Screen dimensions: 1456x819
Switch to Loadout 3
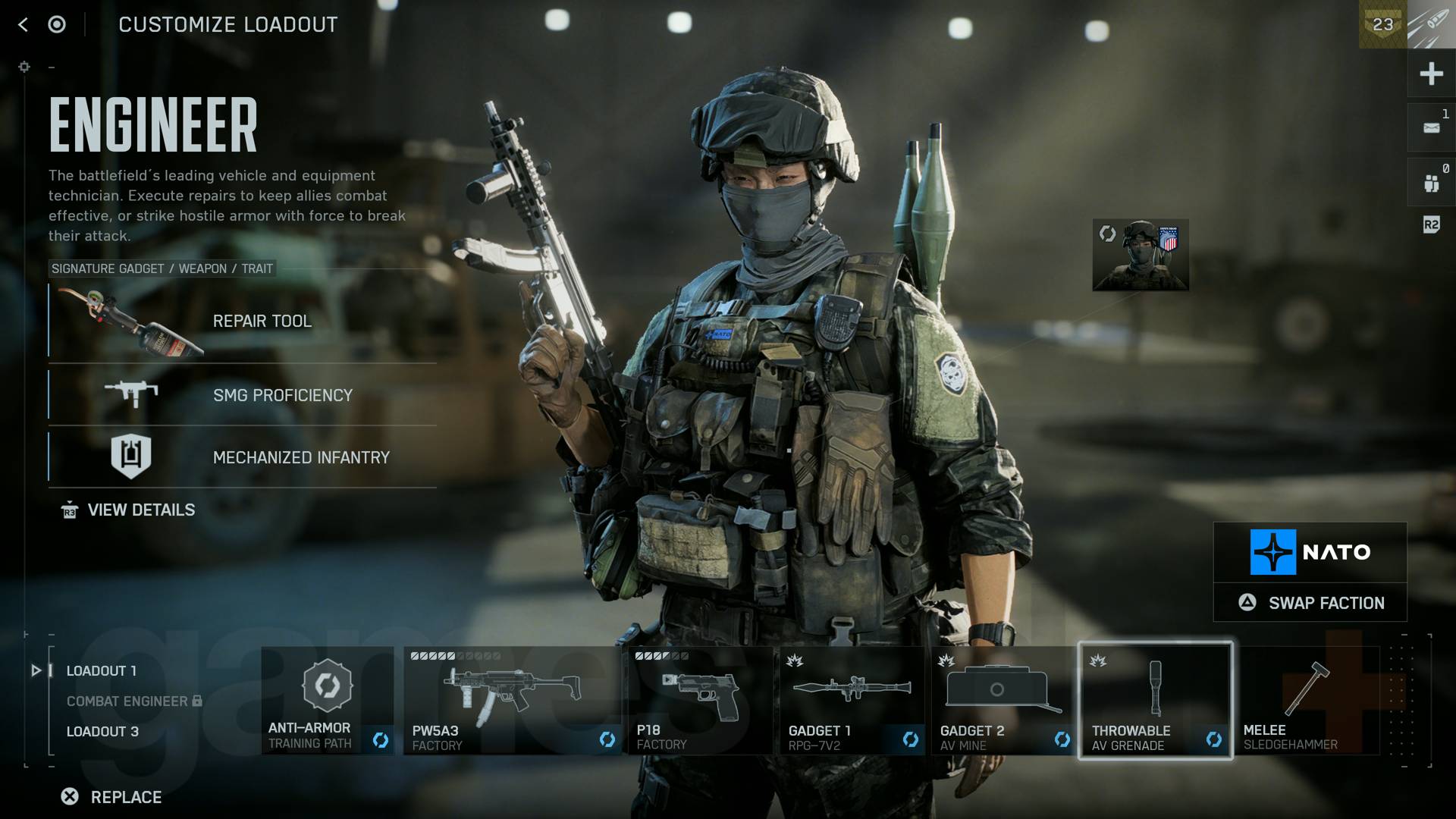pyautogui.click(x=102, y=731)
